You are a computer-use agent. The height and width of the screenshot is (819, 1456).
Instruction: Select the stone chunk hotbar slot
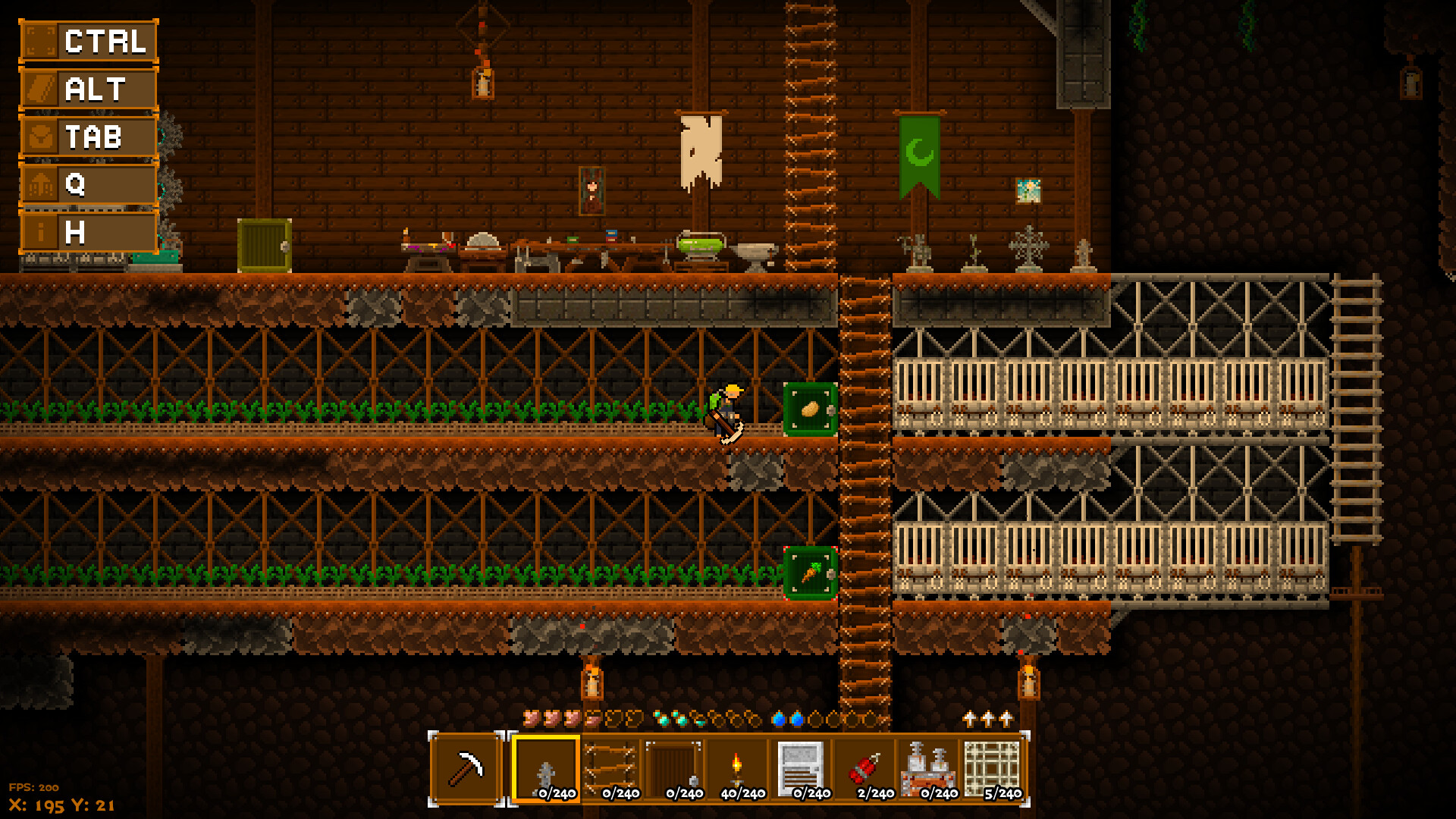pos(544,766)
